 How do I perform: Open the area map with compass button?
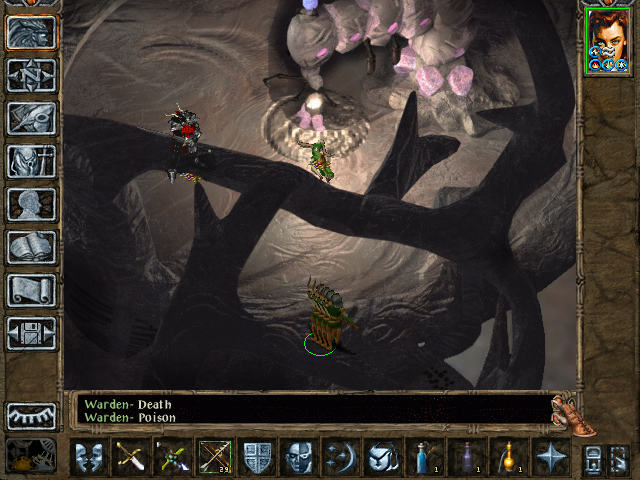click(x=31, y=76)
